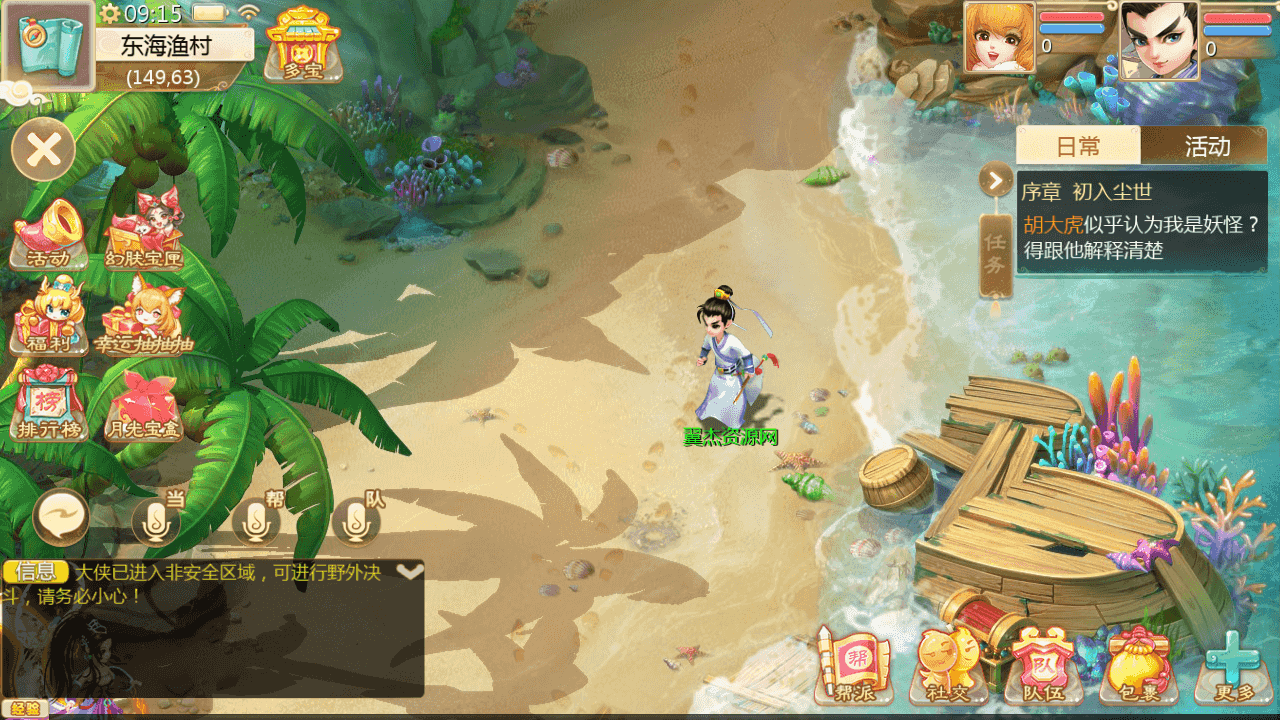Activate the 队 team voice microphone
Image resolution: width=1280 pixels, height=720 pixels.
coord(355,520)
